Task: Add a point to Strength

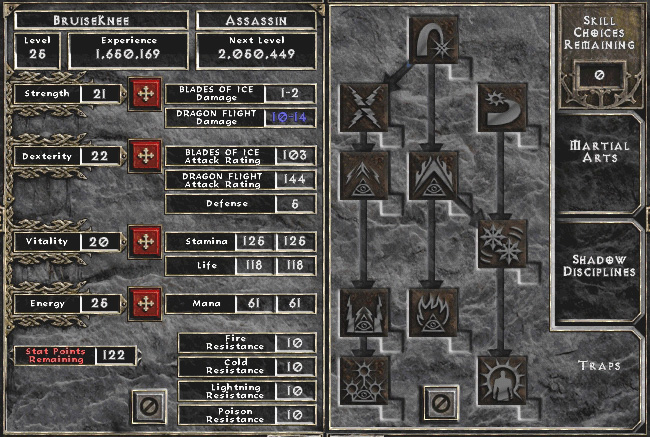Action: pos(146,96)
